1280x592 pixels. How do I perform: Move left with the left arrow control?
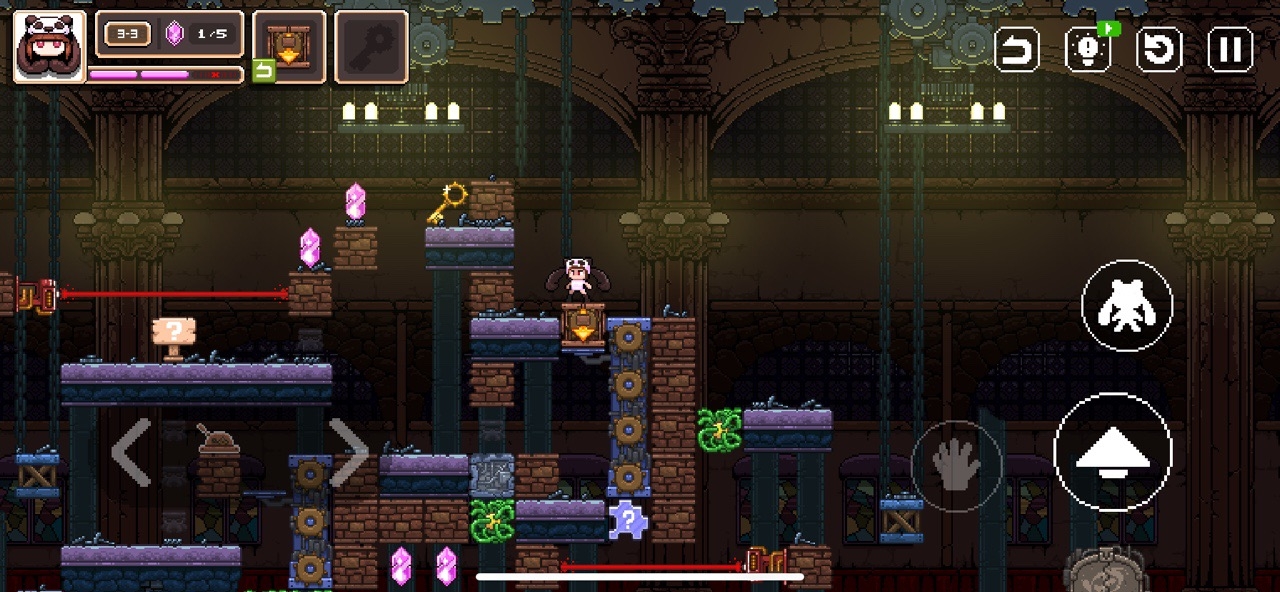tap(131, 453)
